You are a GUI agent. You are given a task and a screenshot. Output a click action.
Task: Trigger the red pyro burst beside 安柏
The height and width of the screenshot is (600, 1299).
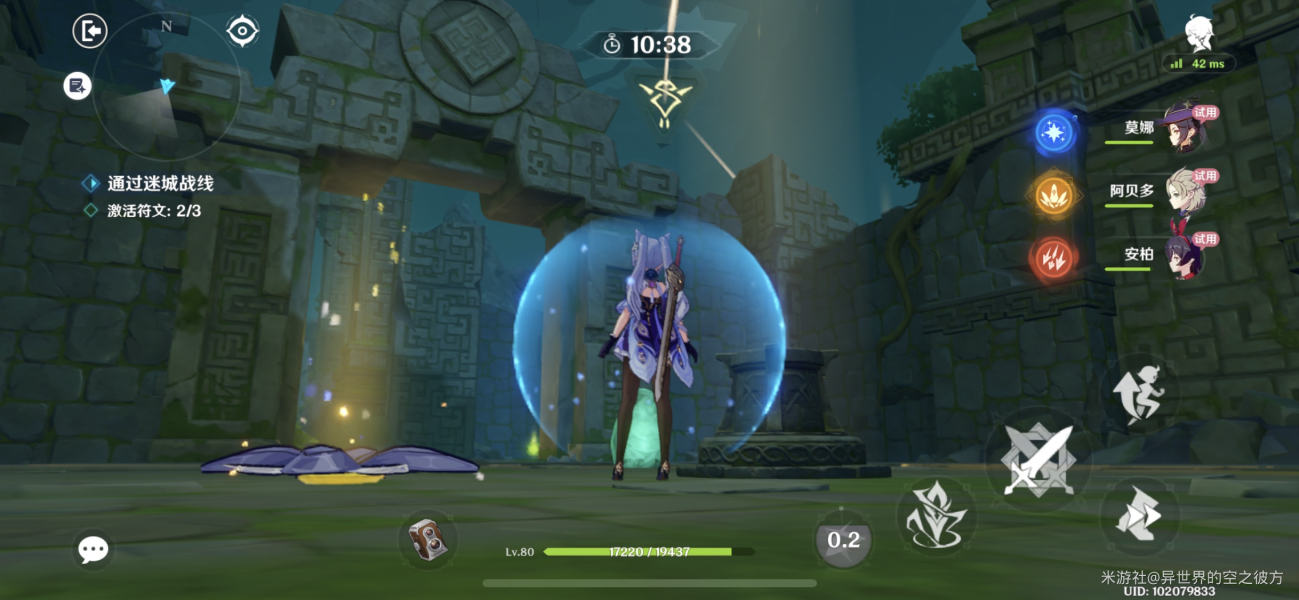coord(1054,259)
